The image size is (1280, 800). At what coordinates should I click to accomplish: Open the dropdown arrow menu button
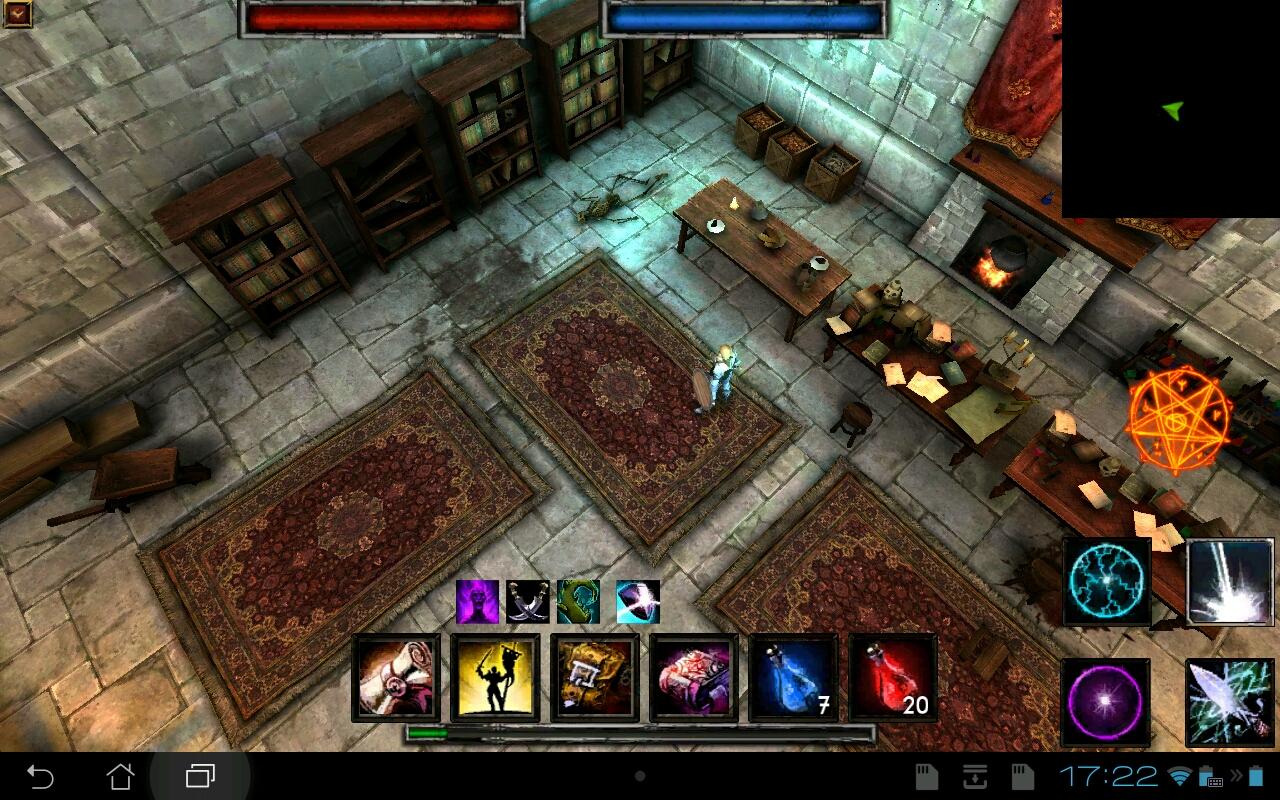[x=17, y=14]
